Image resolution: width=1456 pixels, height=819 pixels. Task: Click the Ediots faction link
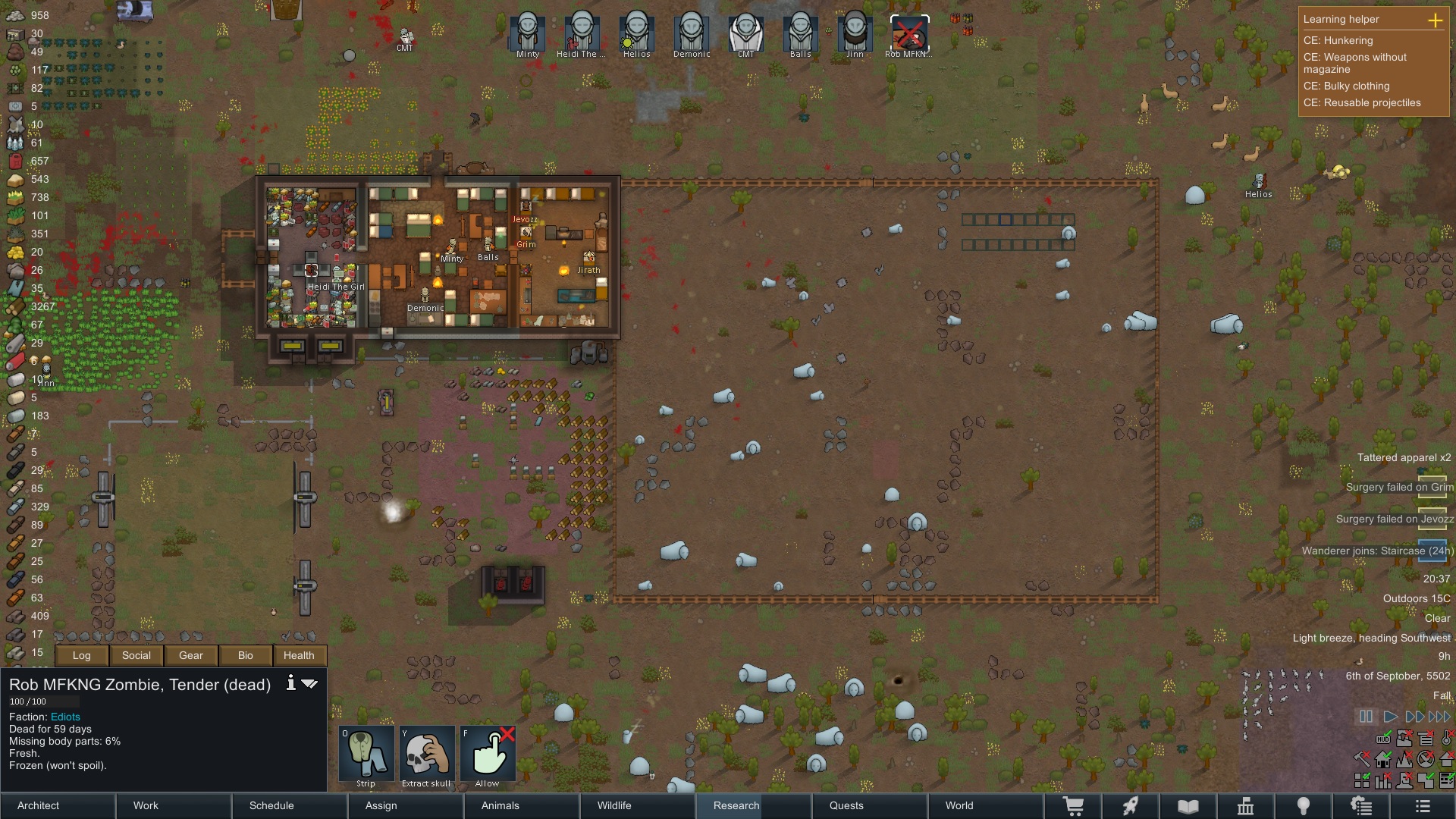click(x=65, y=716)
